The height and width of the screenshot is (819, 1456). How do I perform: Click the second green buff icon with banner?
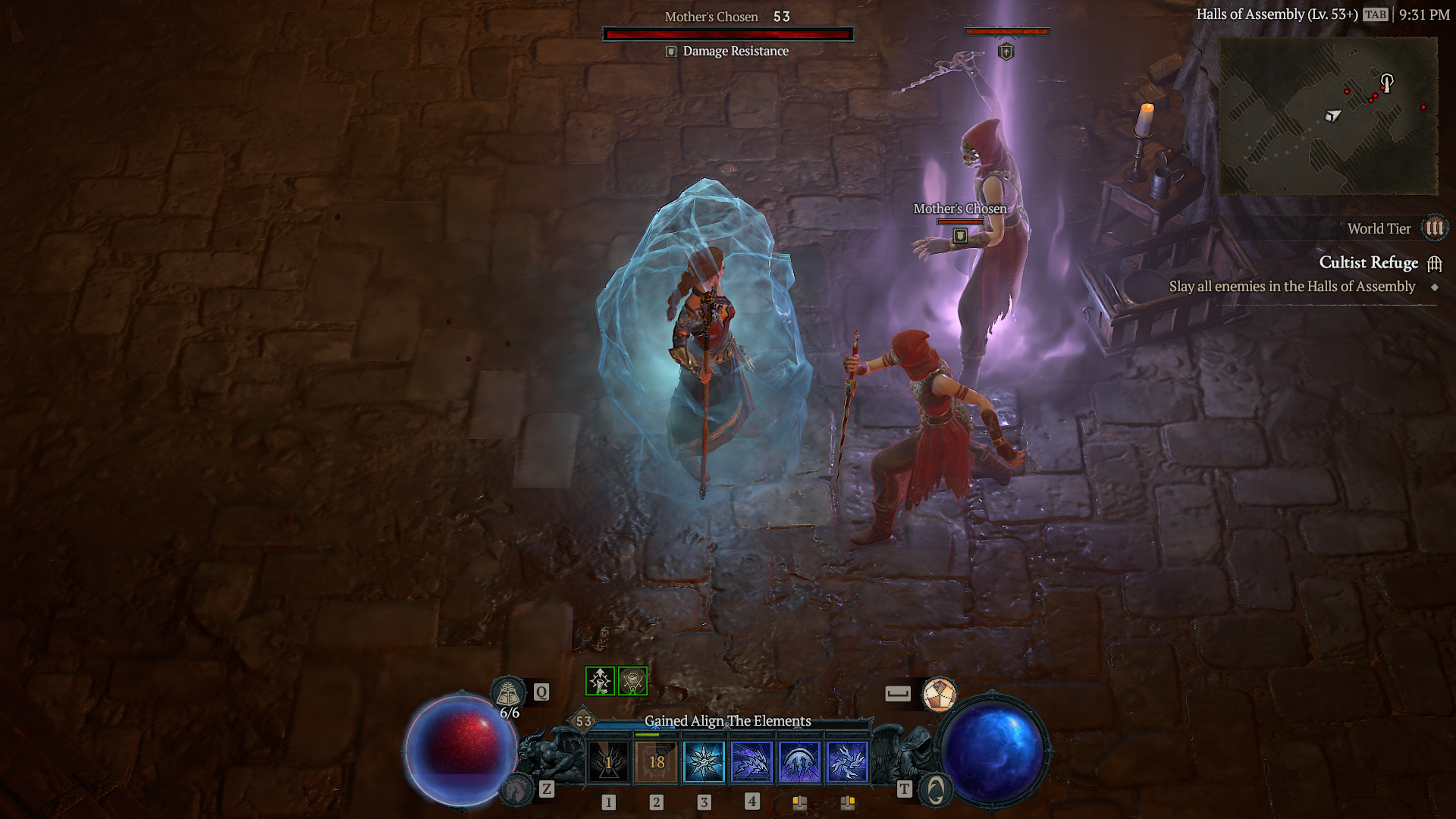pos(632,680)
